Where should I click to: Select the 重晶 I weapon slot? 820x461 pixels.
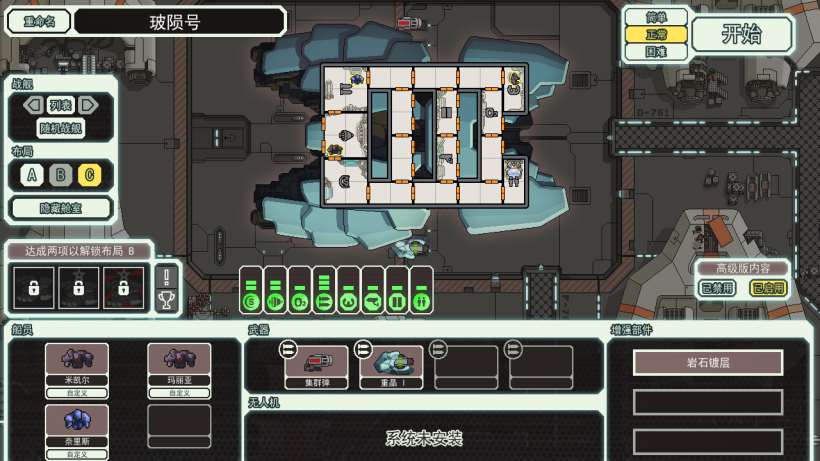(x=391, y=368)
